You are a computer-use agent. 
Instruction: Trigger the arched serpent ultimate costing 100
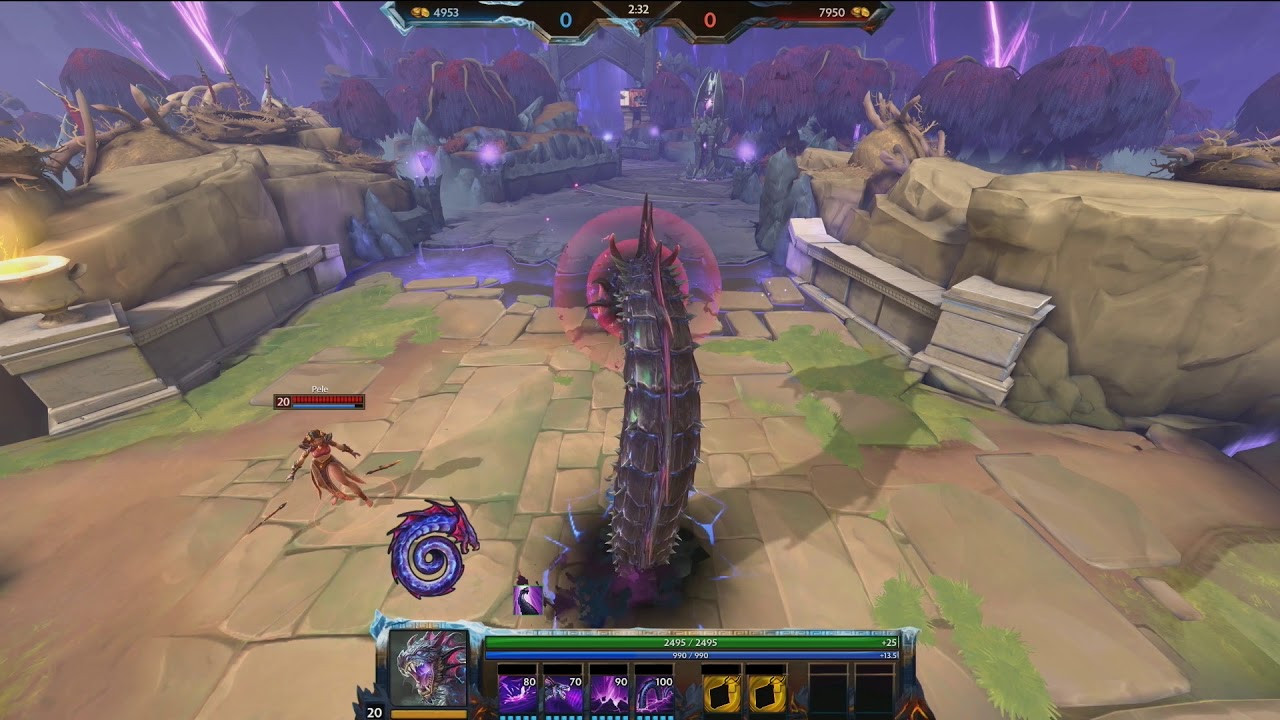coord(656,693)
